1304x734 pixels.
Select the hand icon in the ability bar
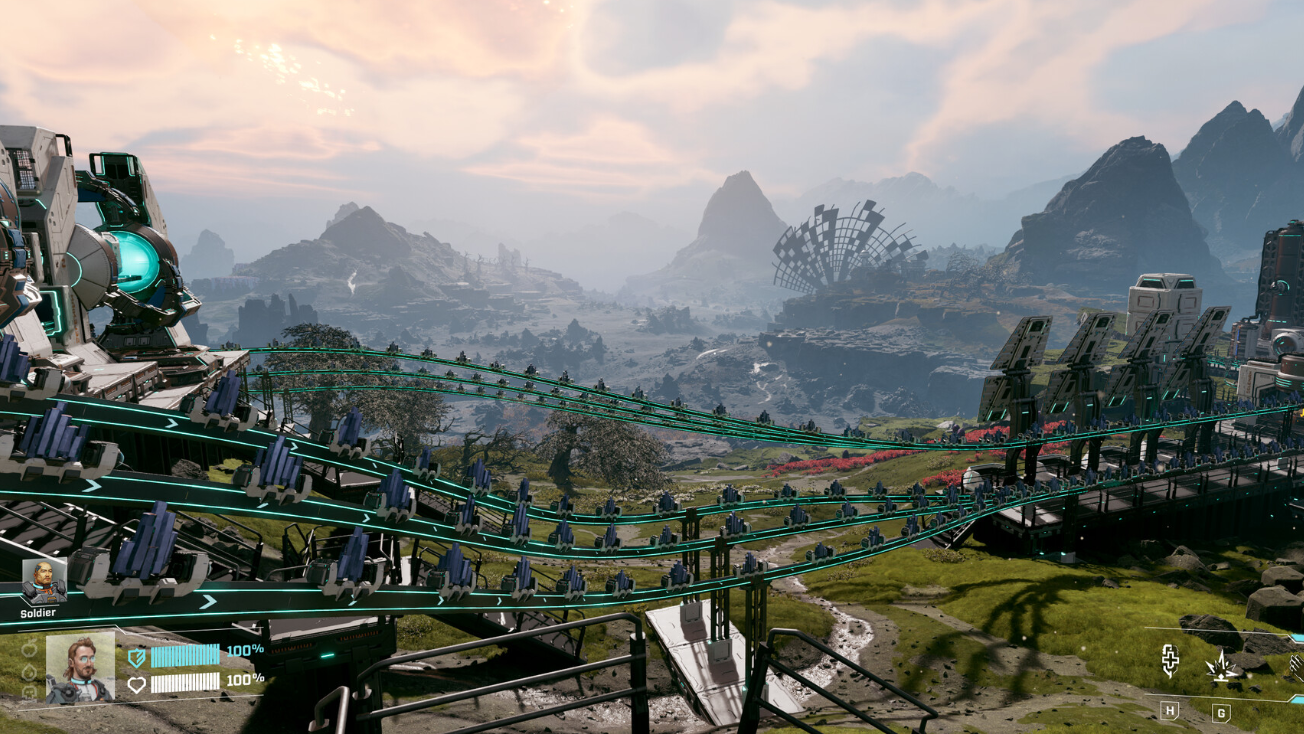[x=1297, y=665]
